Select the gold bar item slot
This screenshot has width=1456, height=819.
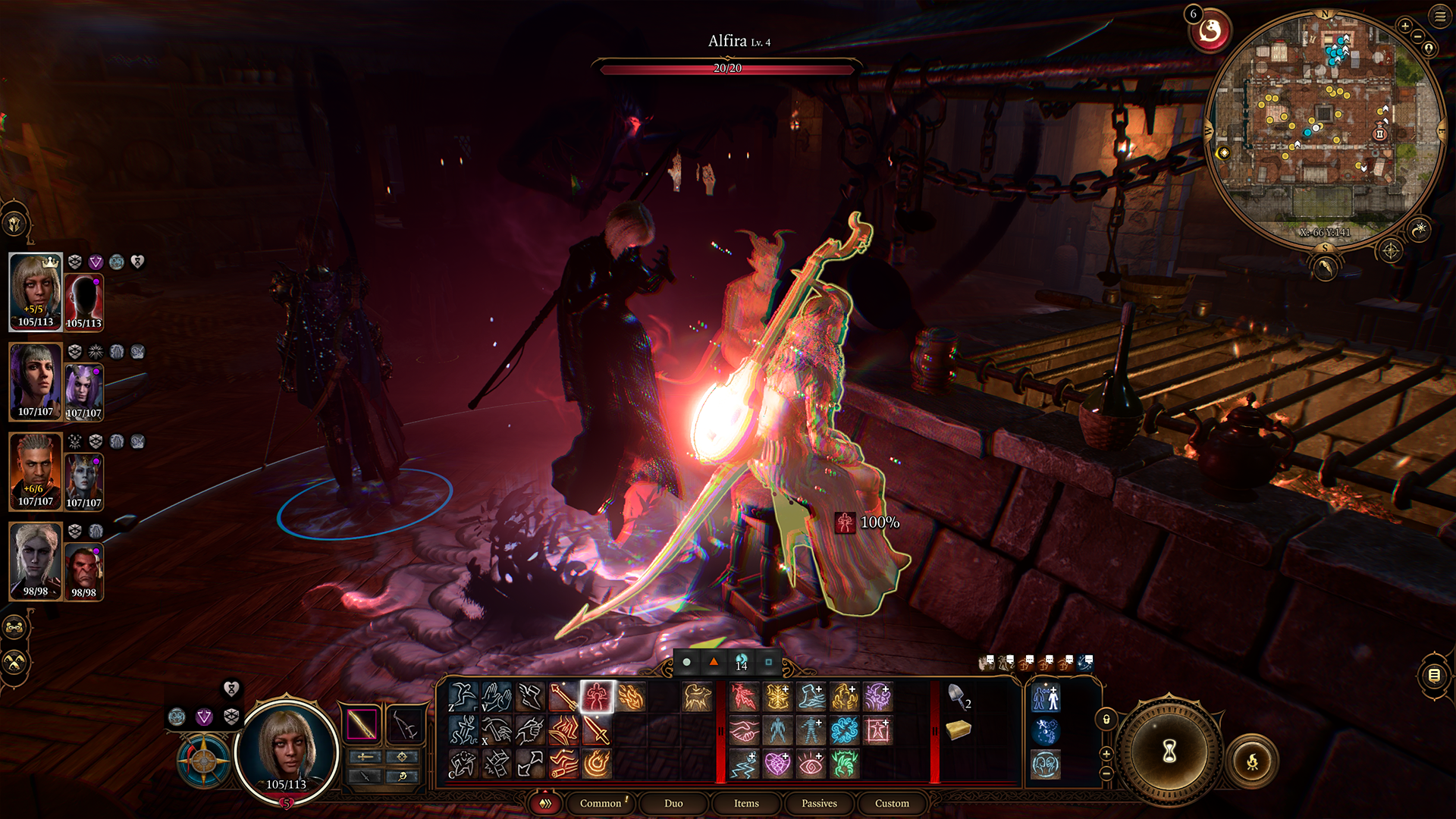pyautogui.click(x=959, y=730)
